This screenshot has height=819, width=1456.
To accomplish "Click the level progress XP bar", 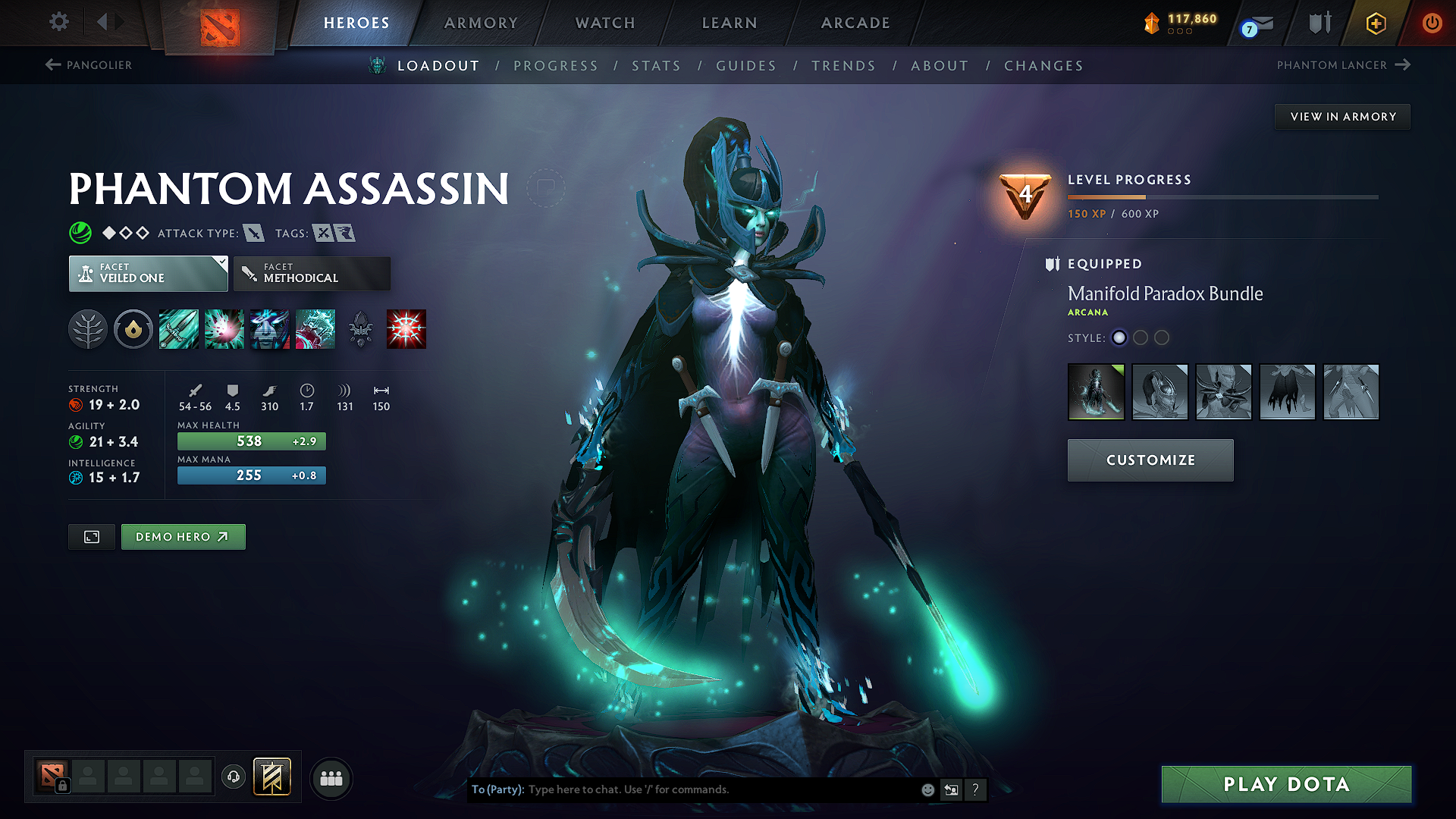I will pyautogui.click(x=1222, y=196).
